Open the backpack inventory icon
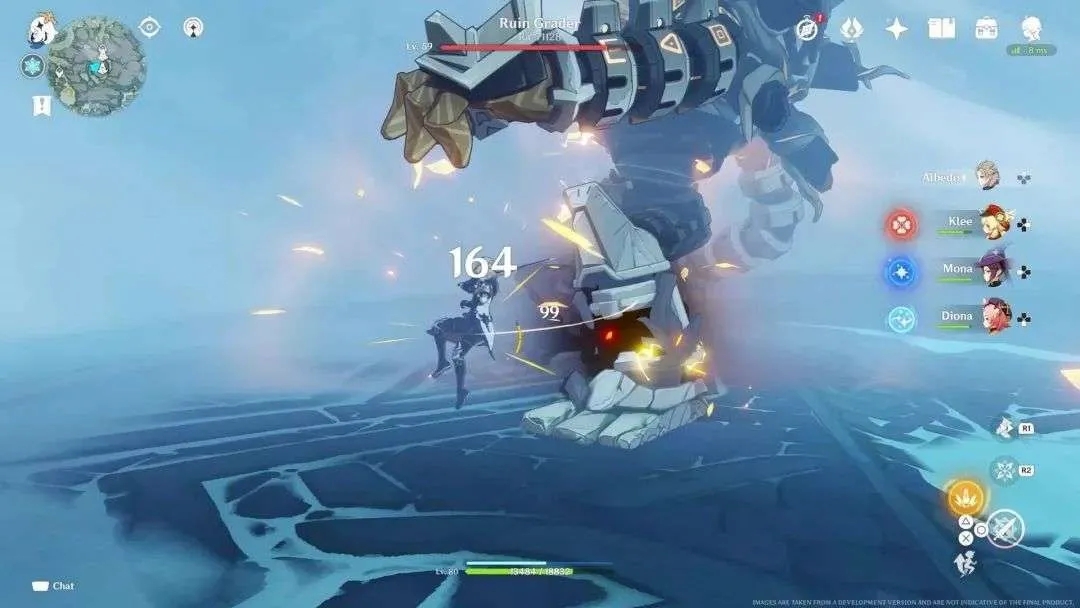The height and width of the screenshot is (608, 1080). click(987, 28)
